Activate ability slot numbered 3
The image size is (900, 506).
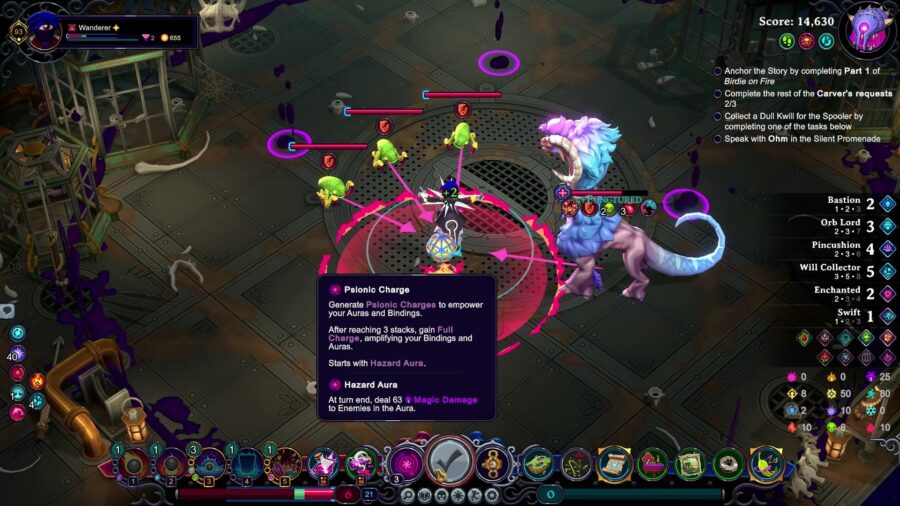point(210,464)
